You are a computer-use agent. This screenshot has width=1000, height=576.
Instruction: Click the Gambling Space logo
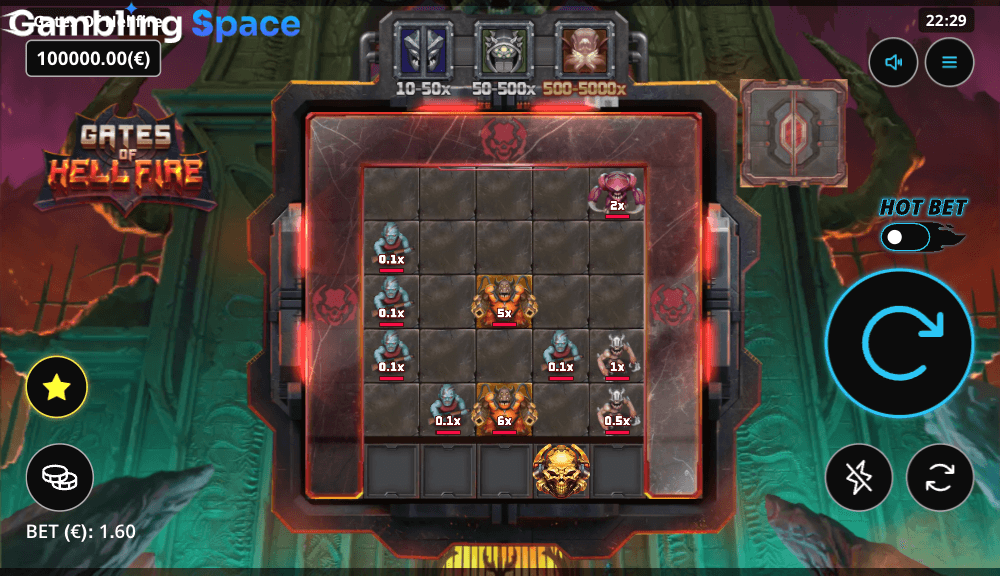[154, 24]
